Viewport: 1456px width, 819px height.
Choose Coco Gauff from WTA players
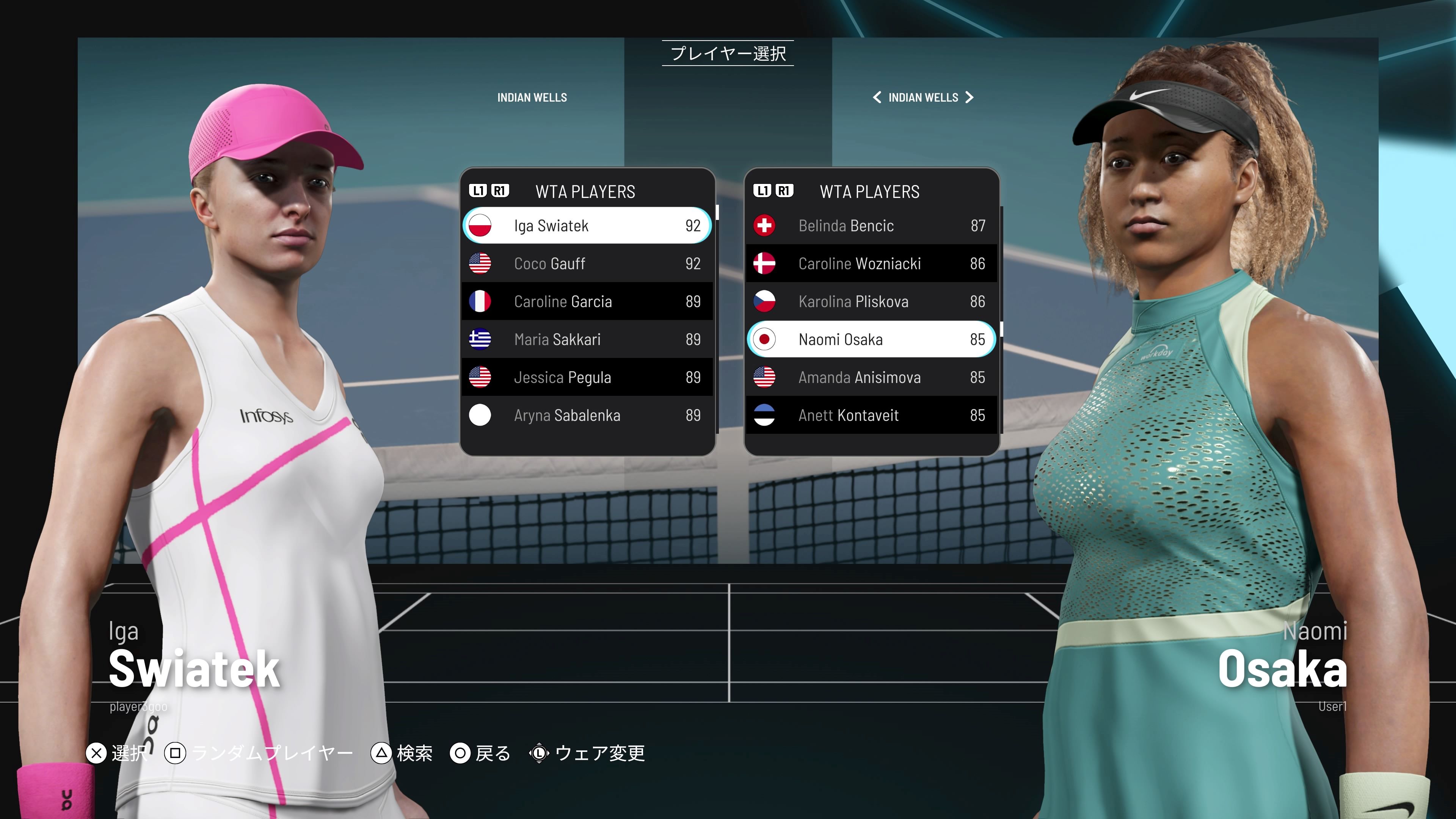click(x=587, y=264)
